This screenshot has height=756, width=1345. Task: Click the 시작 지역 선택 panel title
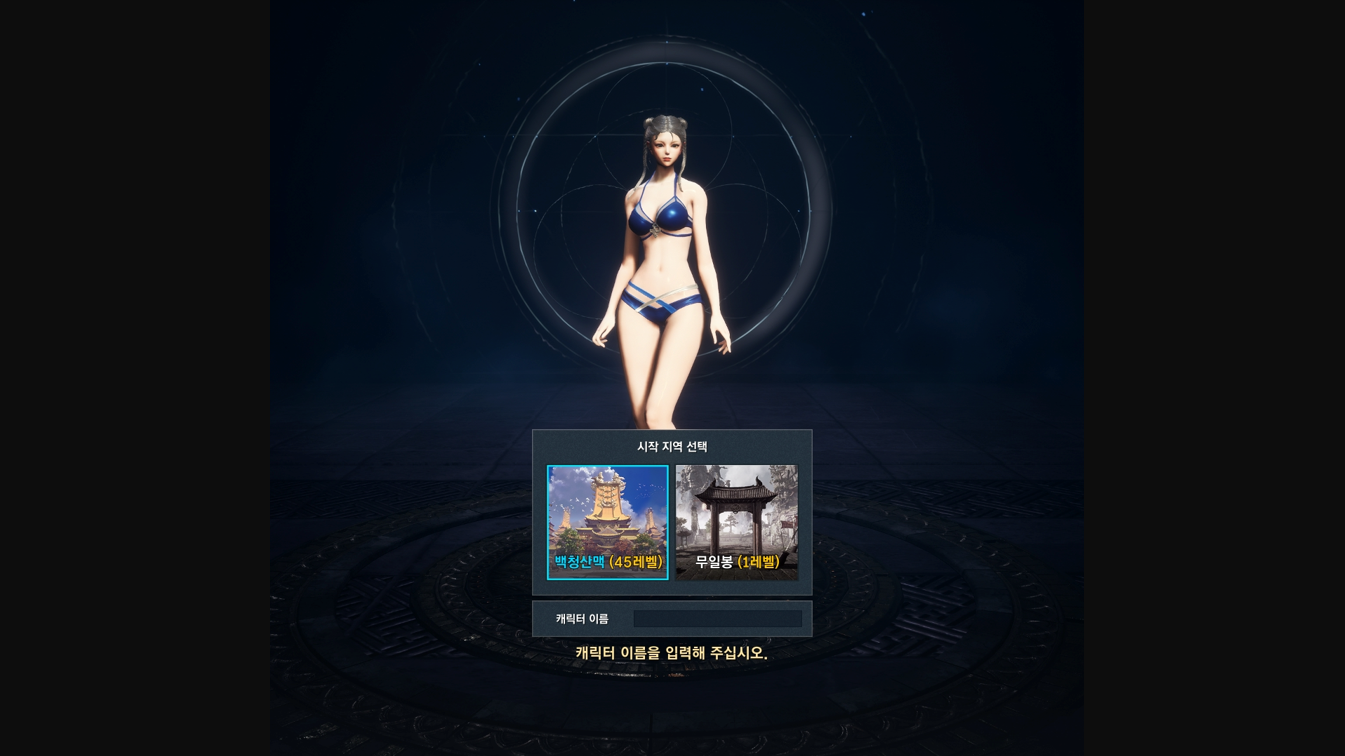point(672,447)
